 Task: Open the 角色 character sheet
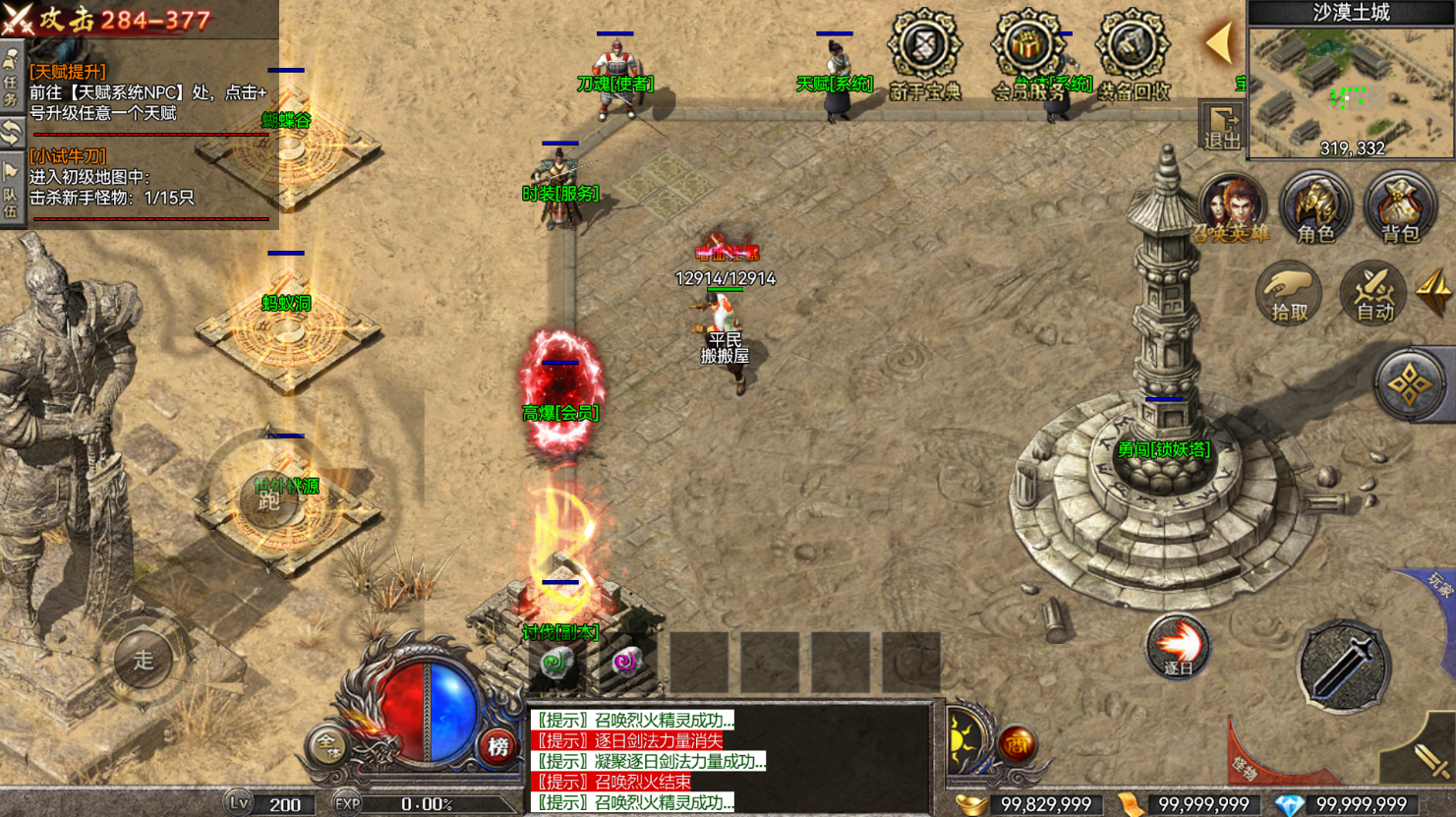click(1315, 208)
